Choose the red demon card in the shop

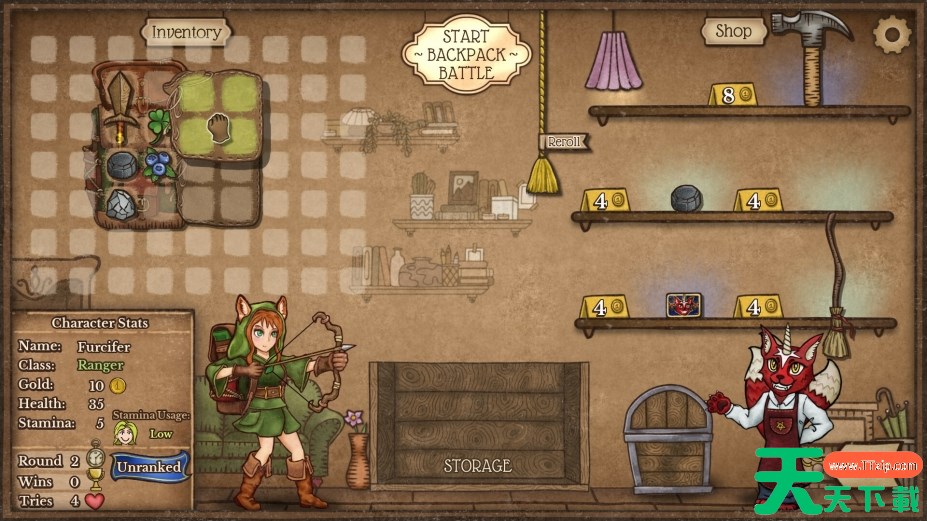point(685,305)
